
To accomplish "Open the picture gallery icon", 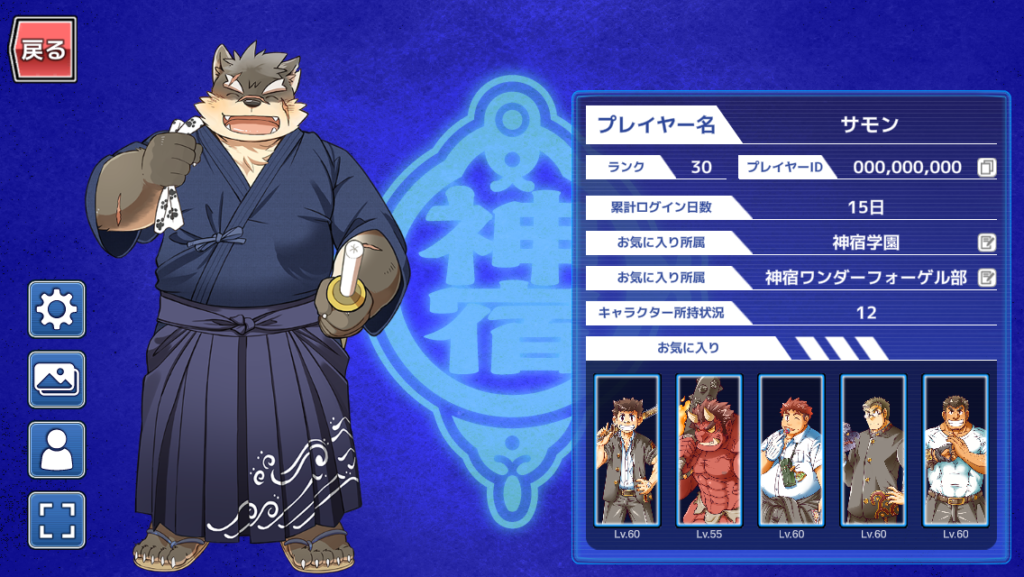I will pyautogui.click(x=57, y=380).
